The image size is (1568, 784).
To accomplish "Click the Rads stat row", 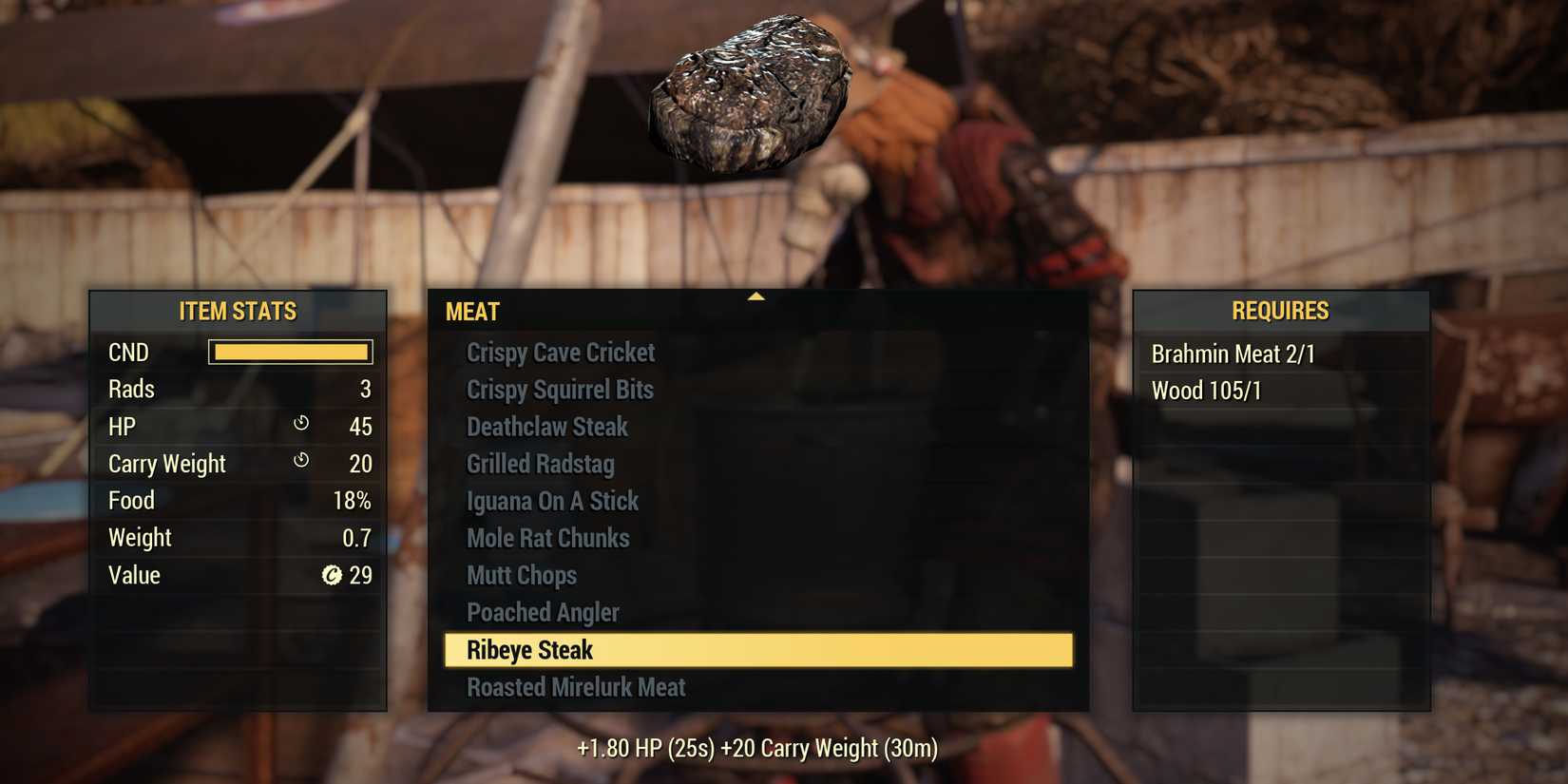I will (238, 389).
